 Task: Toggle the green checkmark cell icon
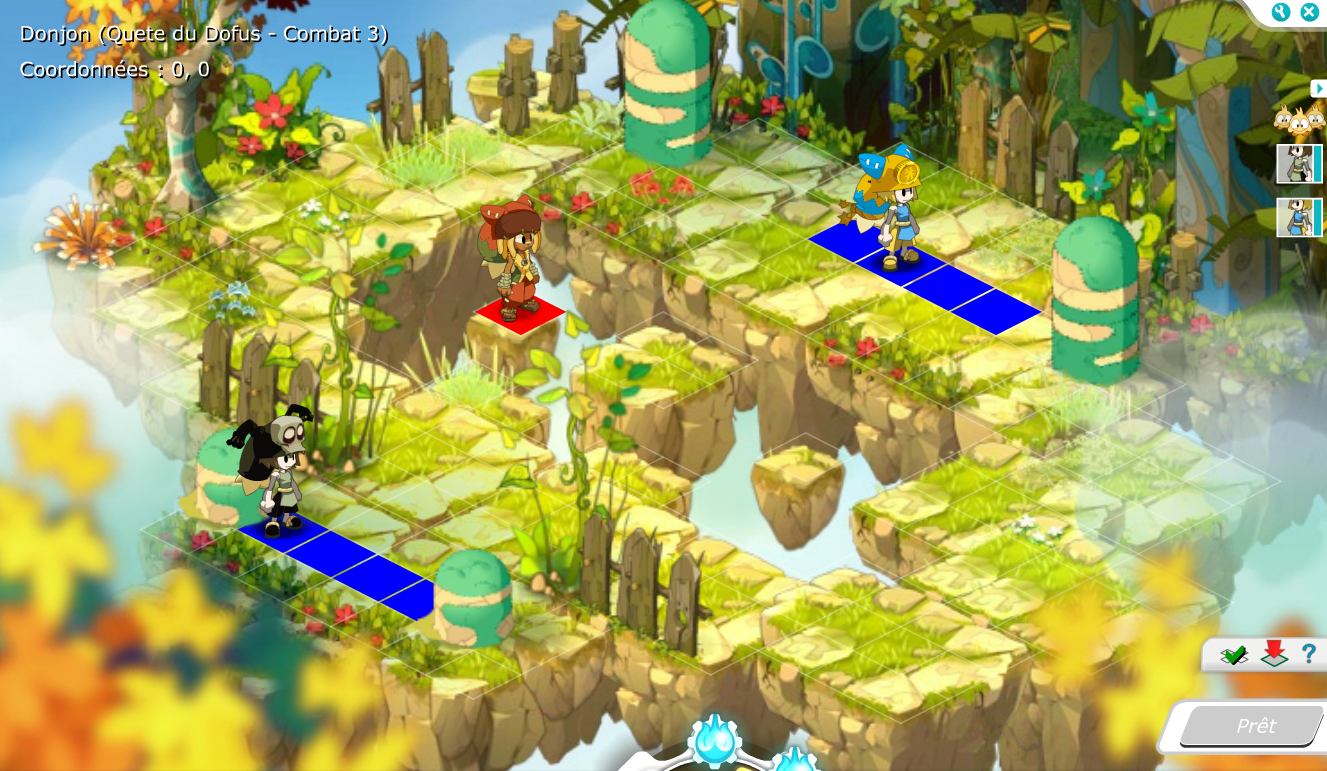pyautogui.click(x=1234, y=655)
